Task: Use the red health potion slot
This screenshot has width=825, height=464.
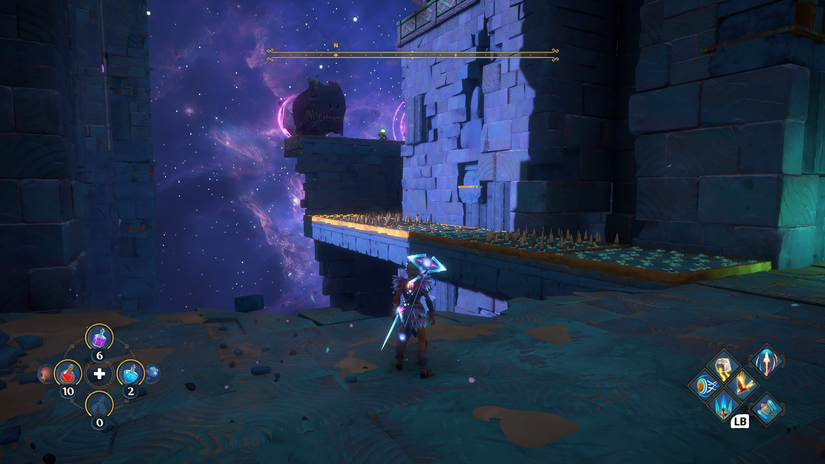Action: [x=68, y=375]
